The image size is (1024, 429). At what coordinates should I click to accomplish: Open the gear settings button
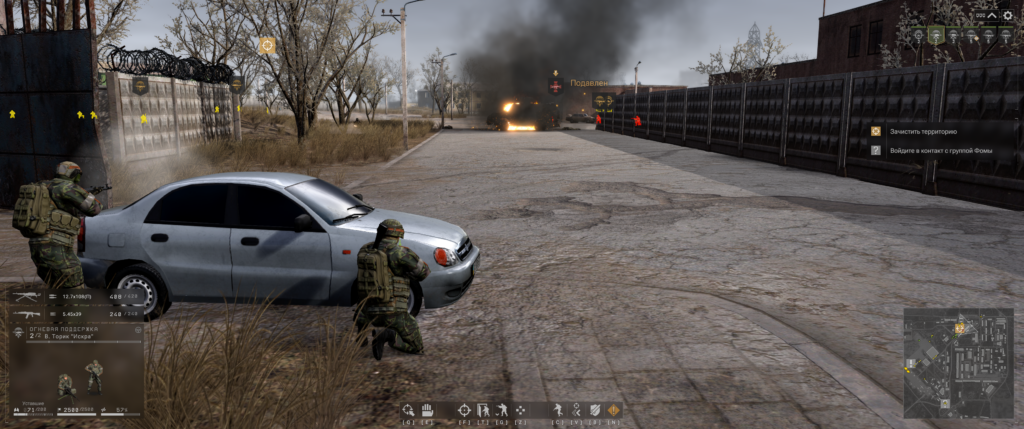pyautogui.click(x=1007, y=15)
